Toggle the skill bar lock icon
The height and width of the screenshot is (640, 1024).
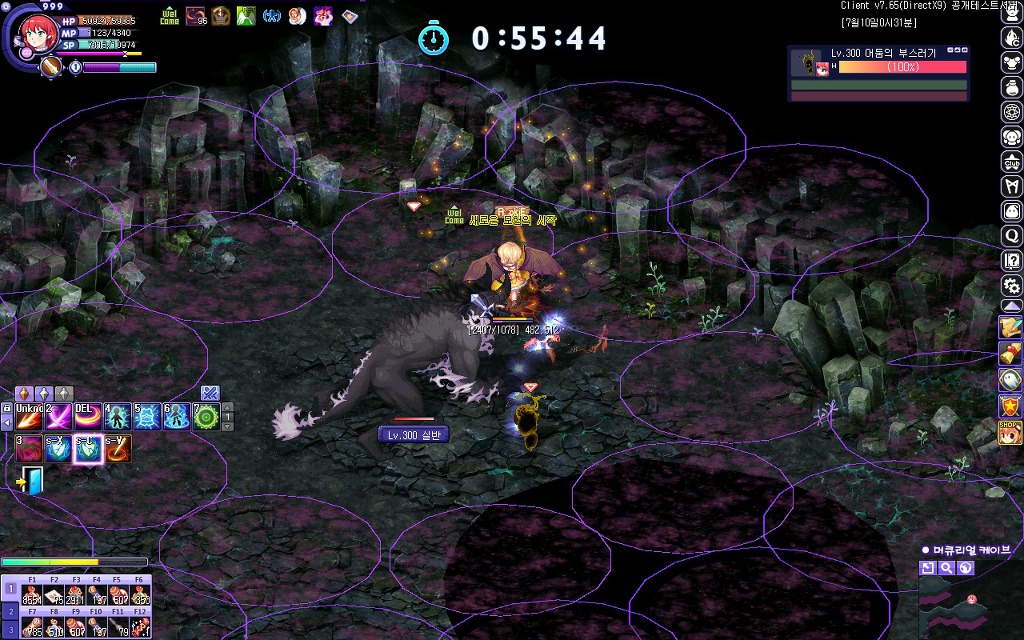[7, 409]
